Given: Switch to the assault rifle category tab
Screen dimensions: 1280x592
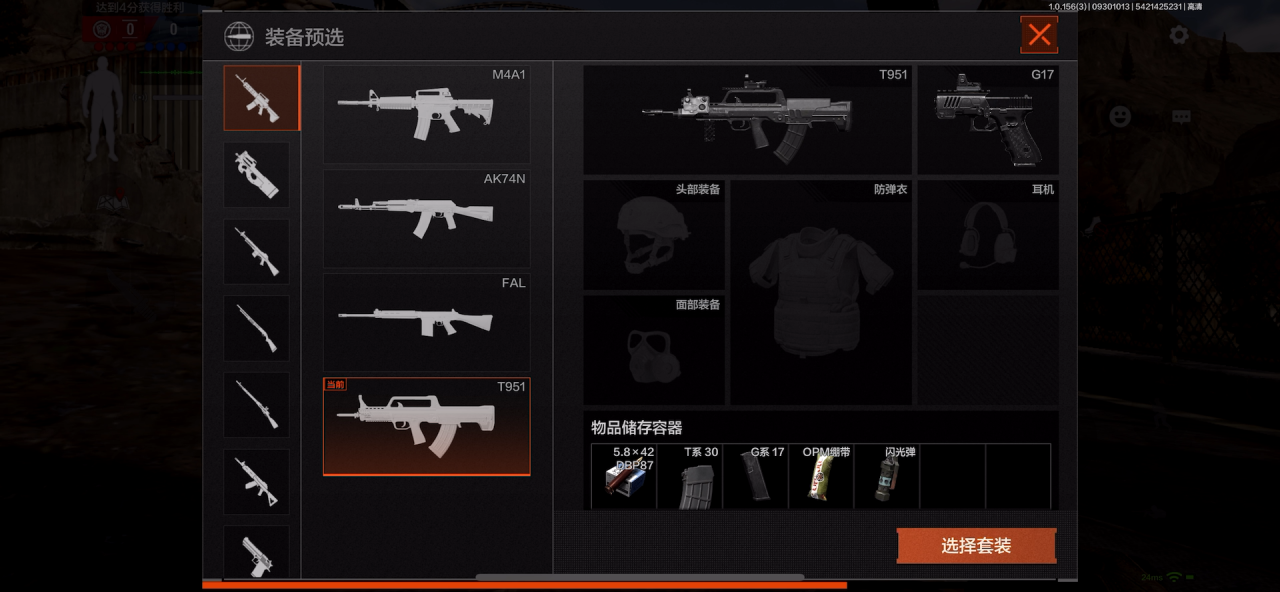Looking at the screenshot, I should coord(261,98).
